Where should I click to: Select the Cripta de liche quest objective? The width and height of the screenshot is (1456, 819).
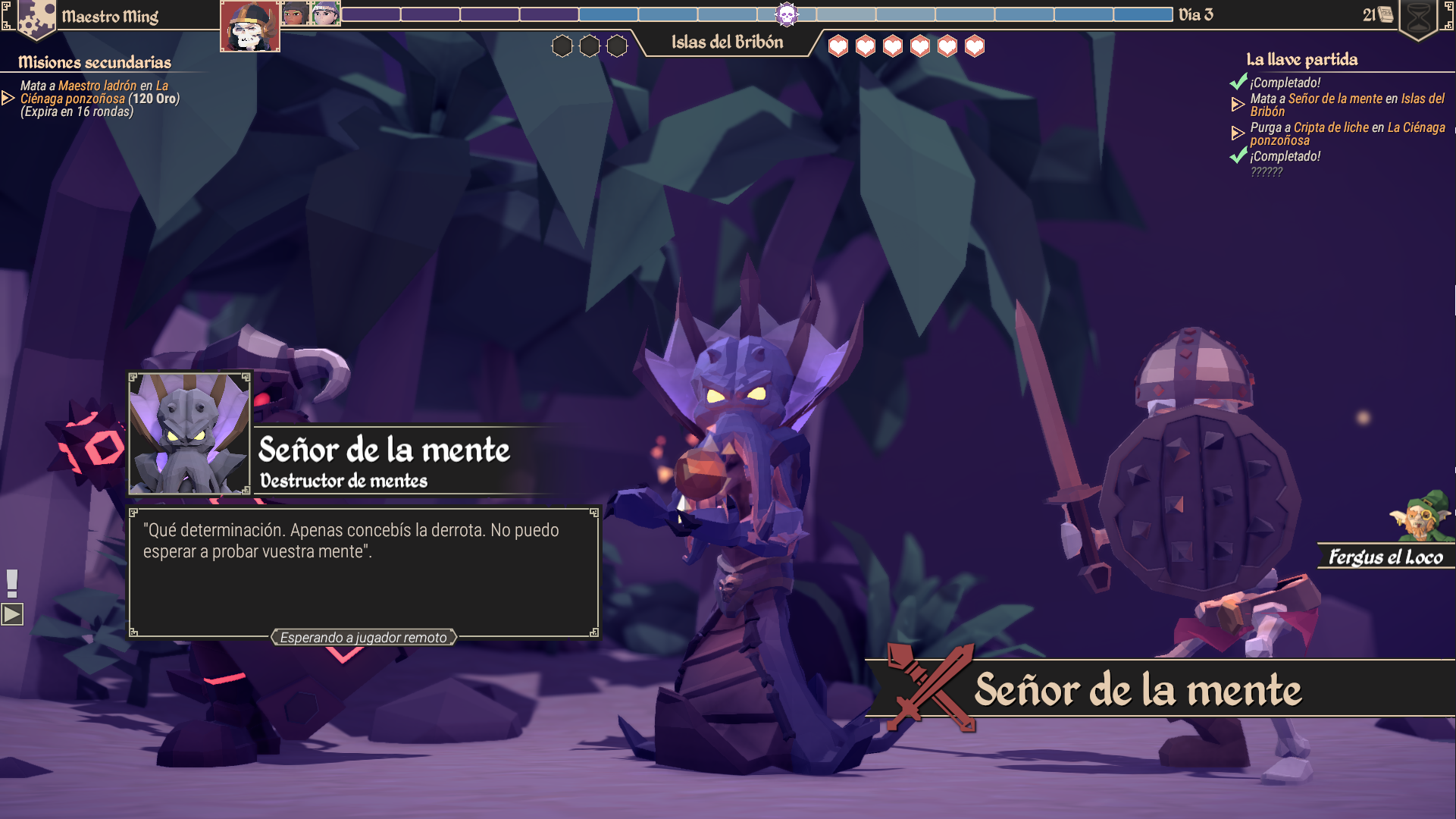[1347, 133]
